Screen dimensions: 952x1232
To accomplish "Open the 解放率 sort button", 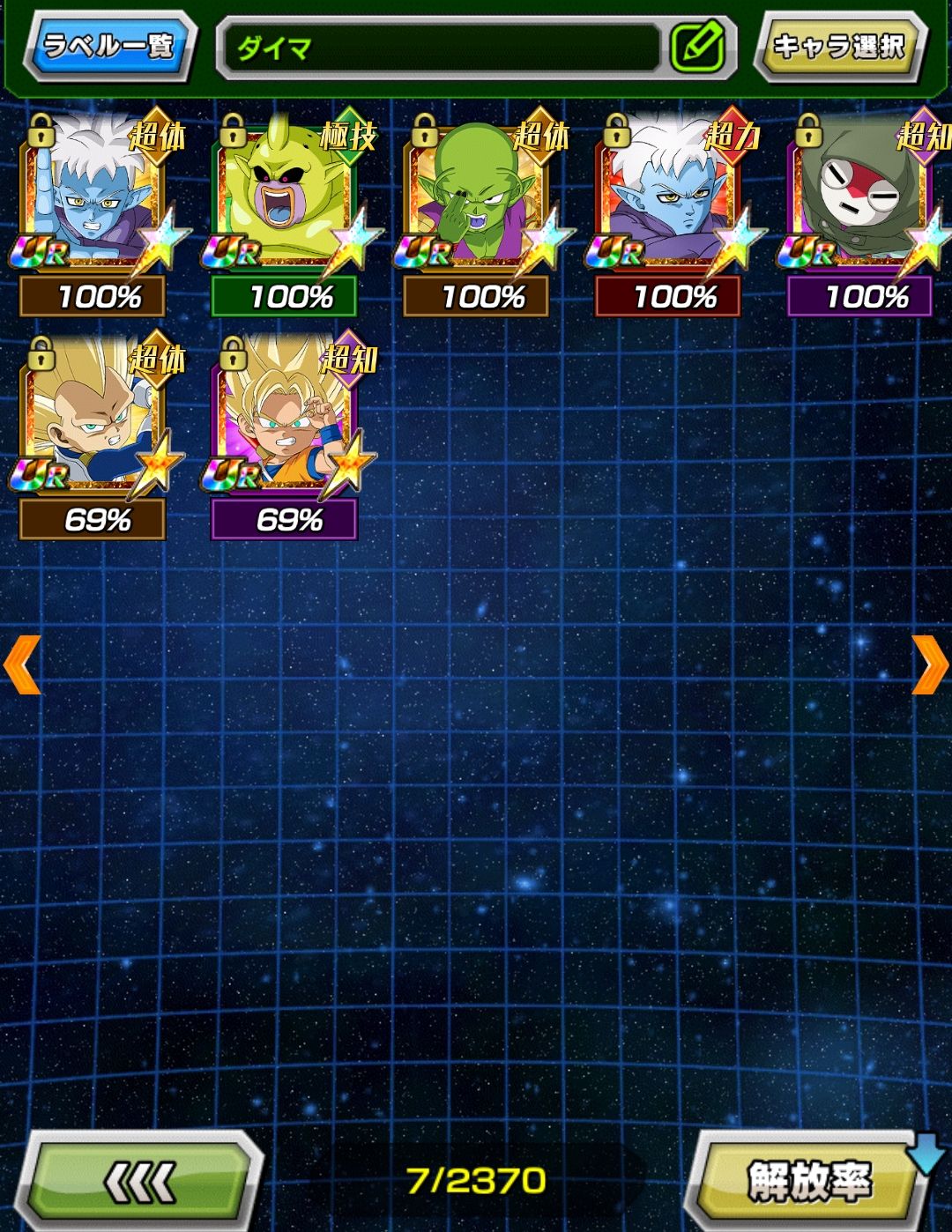I will 808,1181.
